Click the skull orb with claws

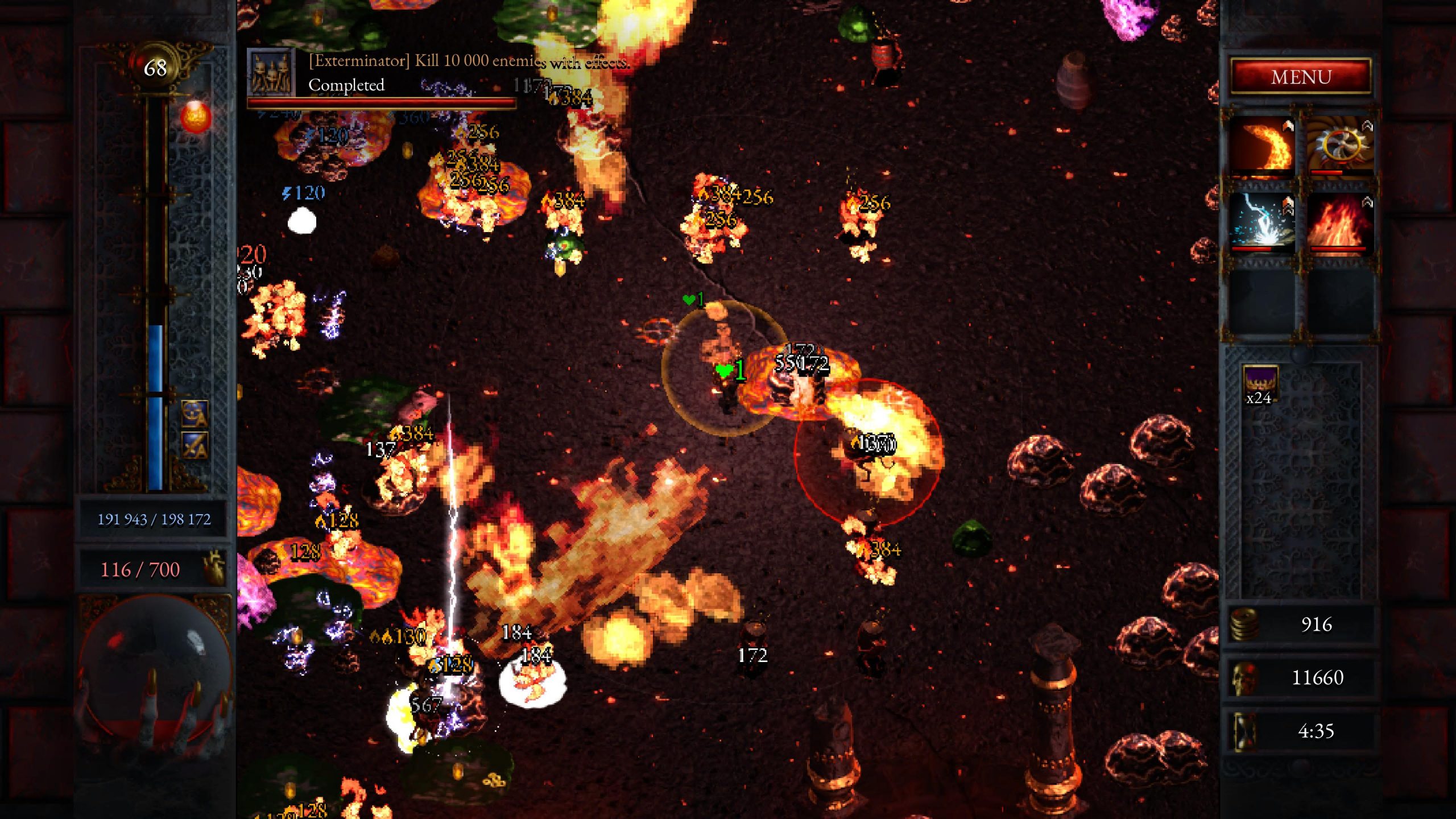point(154,677)
